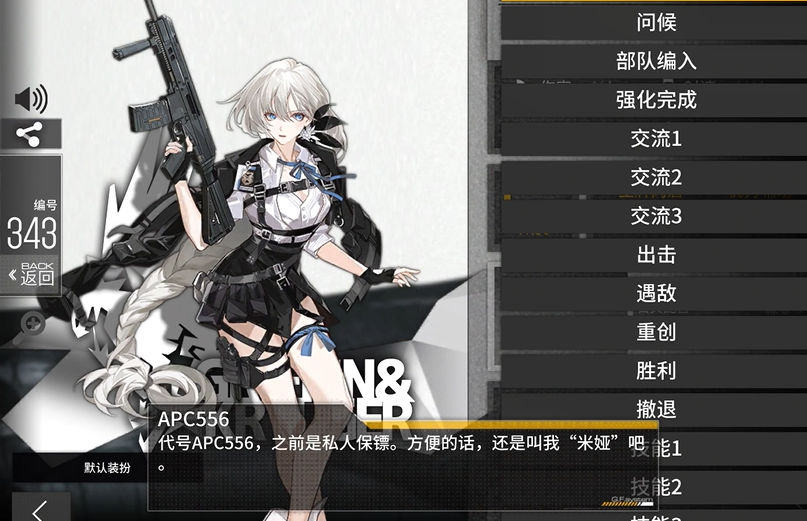Play the 撤退 voice line

[655, 410]
